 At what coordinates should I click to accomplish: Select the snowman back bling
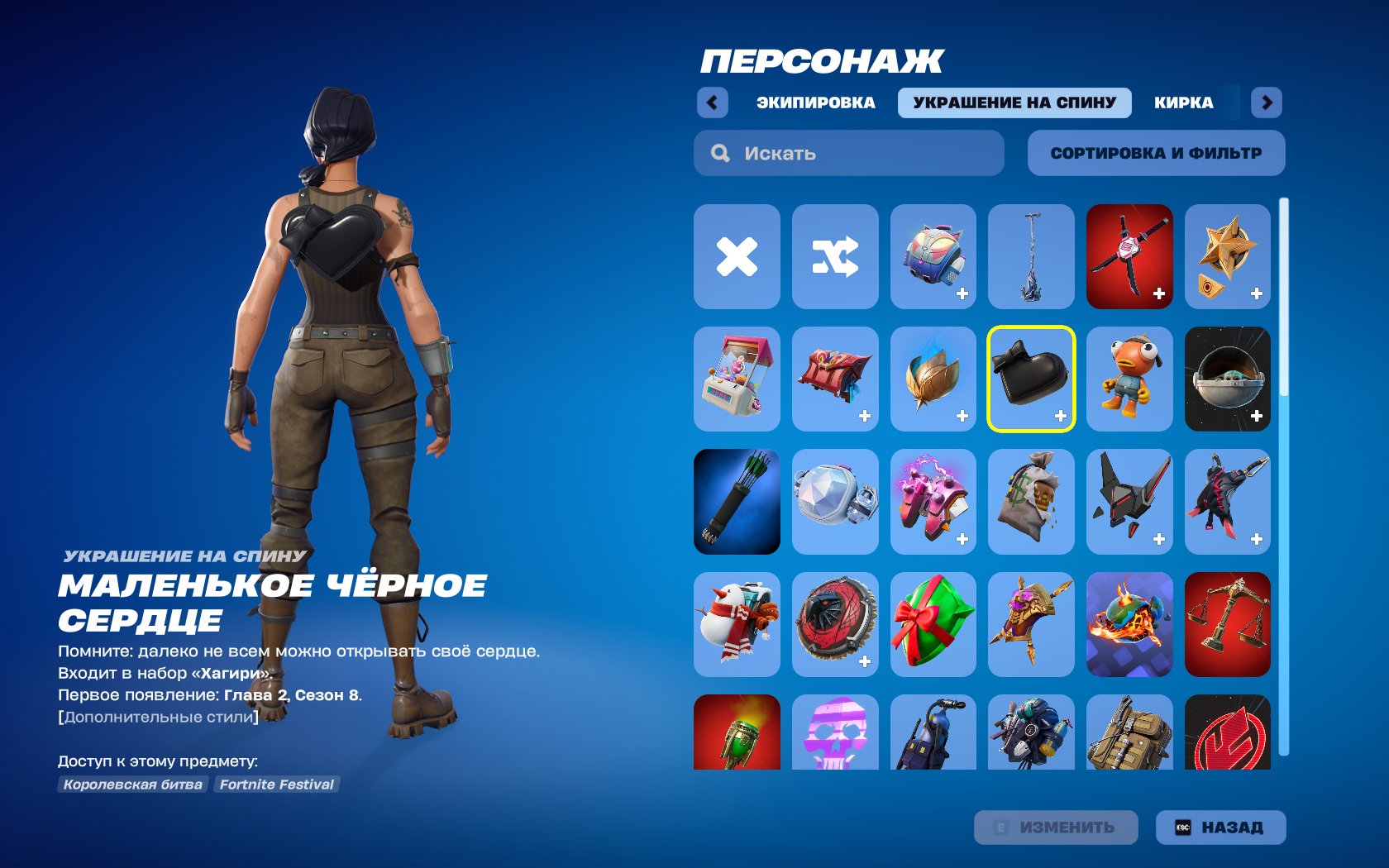(736, 625)
